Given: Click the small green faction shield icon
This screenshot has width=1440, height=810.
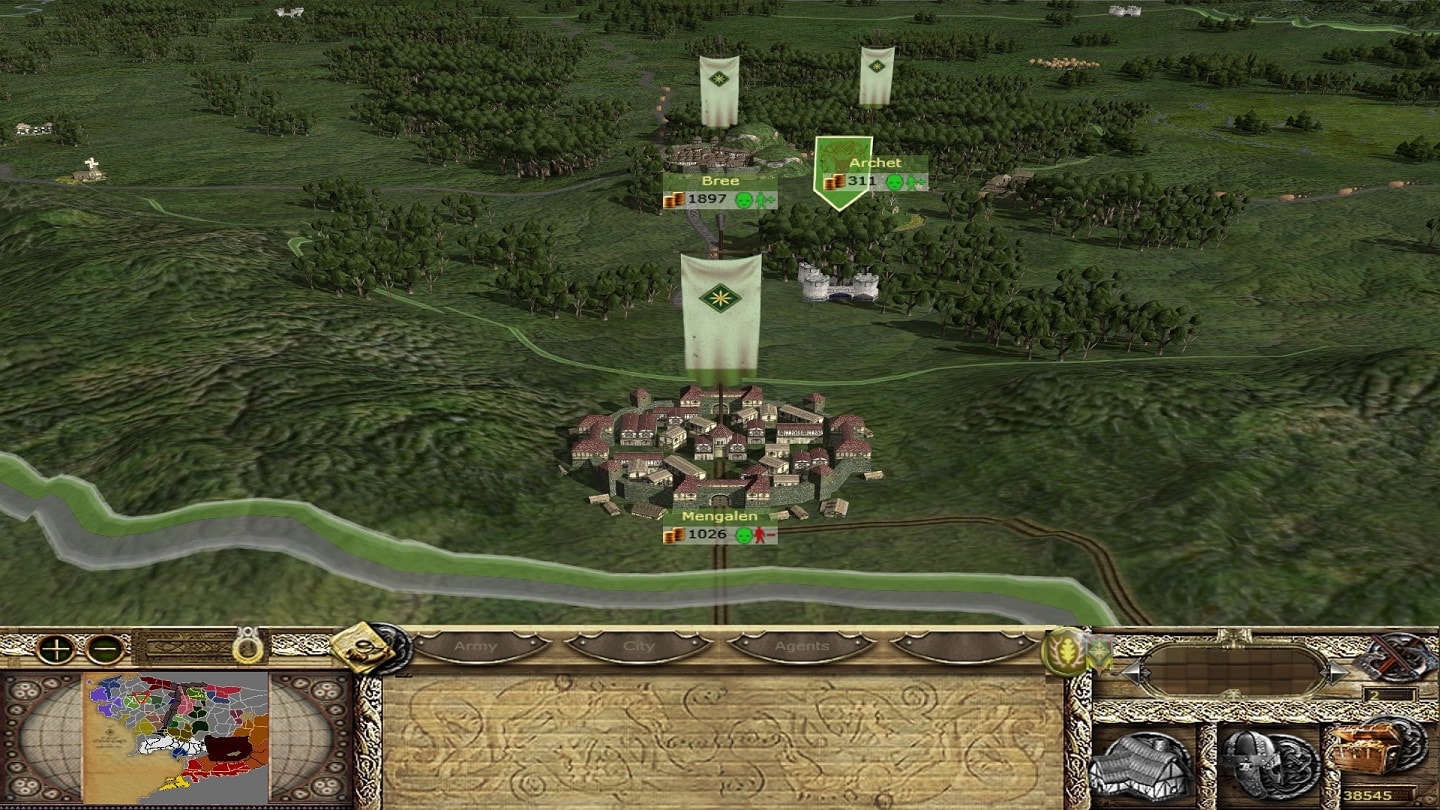Looking at the screenshot, I should pyautogui.click(x=1099, y=653).
